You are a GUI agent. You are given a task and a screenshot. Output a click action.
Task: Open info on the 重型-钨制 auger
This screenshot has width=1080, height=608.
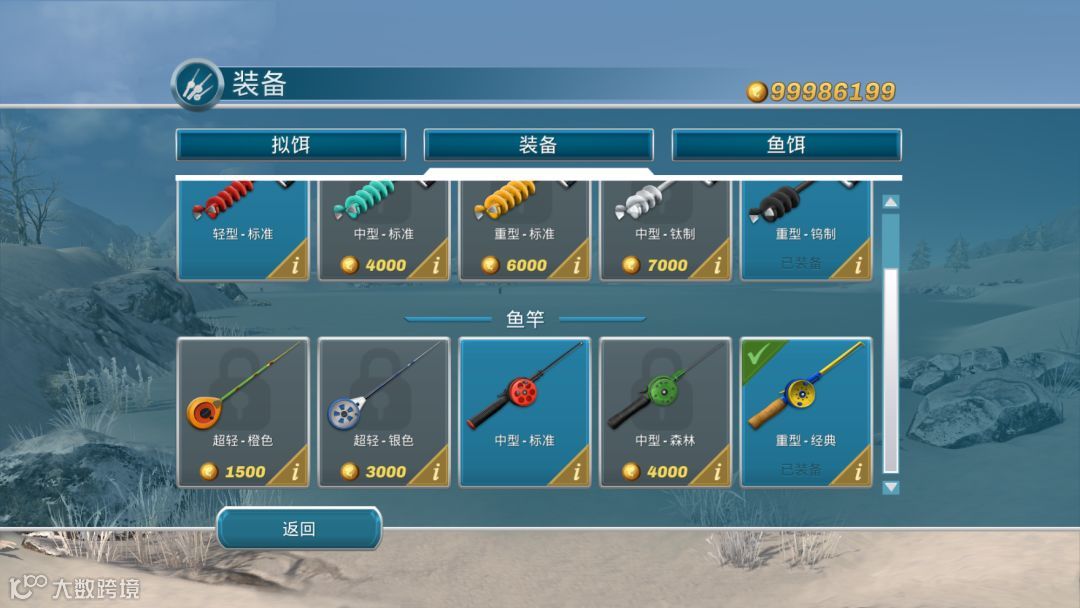(x=857, y=266)
